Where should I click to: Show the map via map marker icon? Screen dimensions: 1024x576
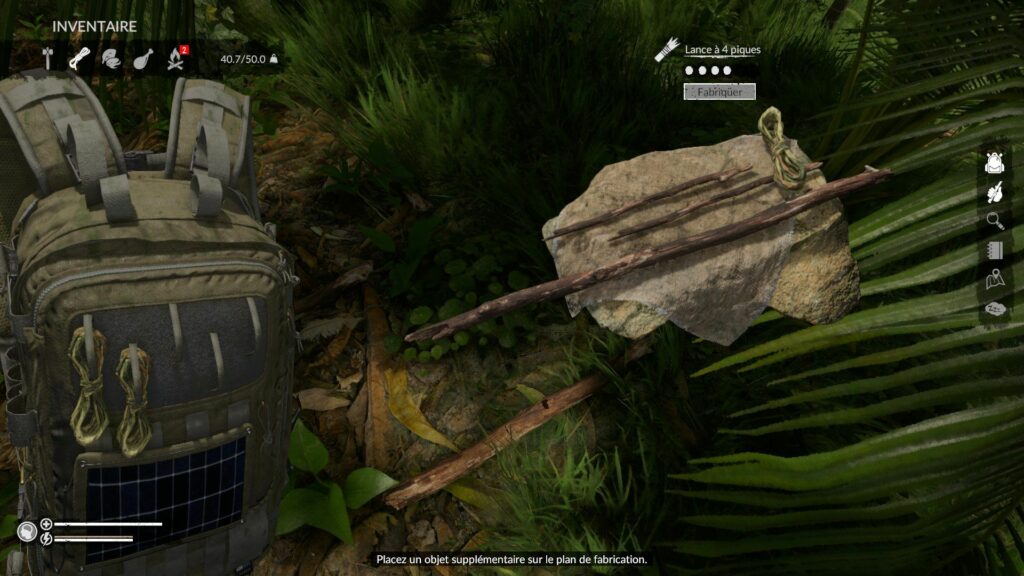pyautogui.click(x=994, y=279)
